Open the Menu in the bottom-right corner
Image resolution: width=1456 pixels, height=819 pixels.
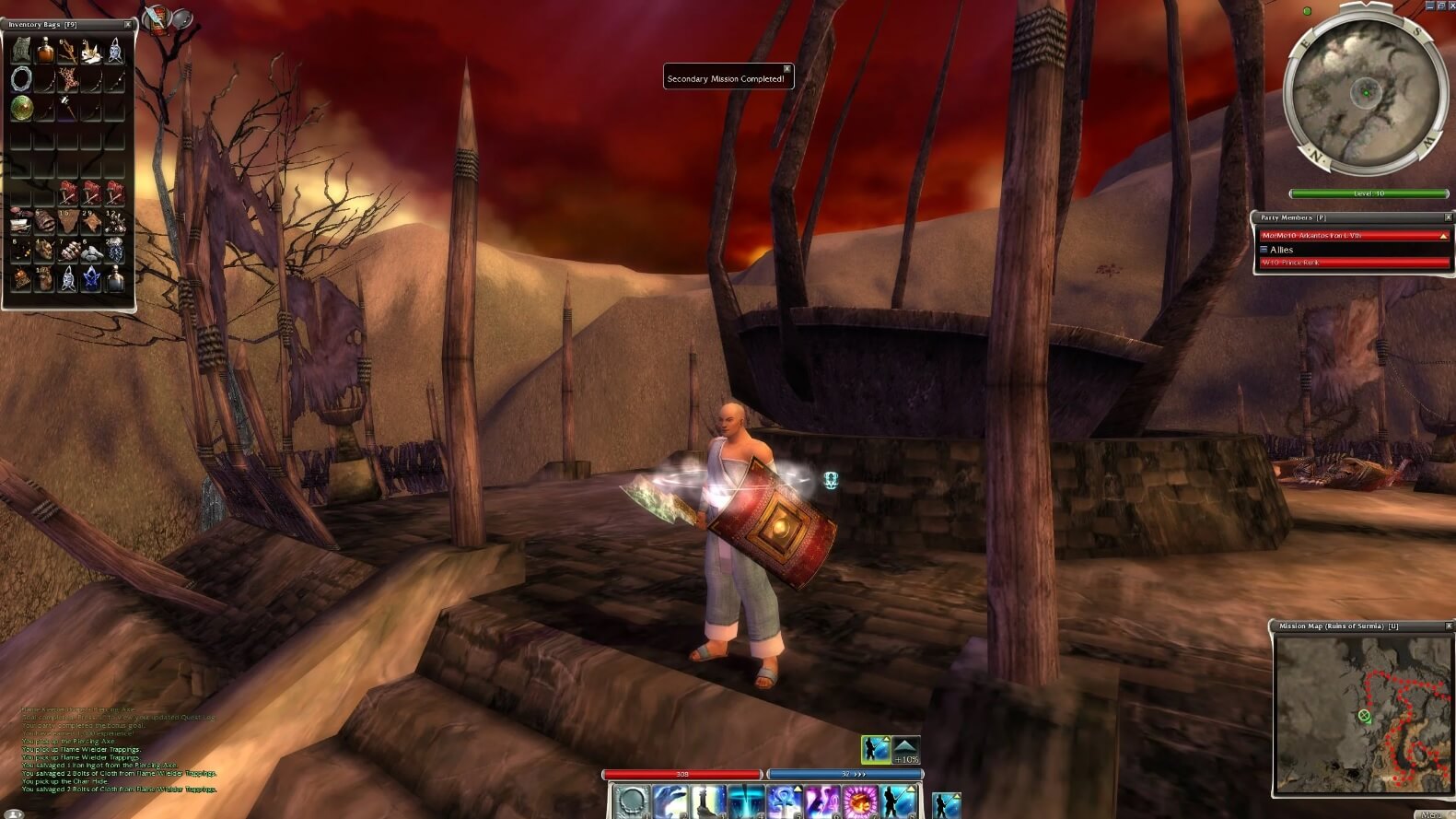[1434, 813]
